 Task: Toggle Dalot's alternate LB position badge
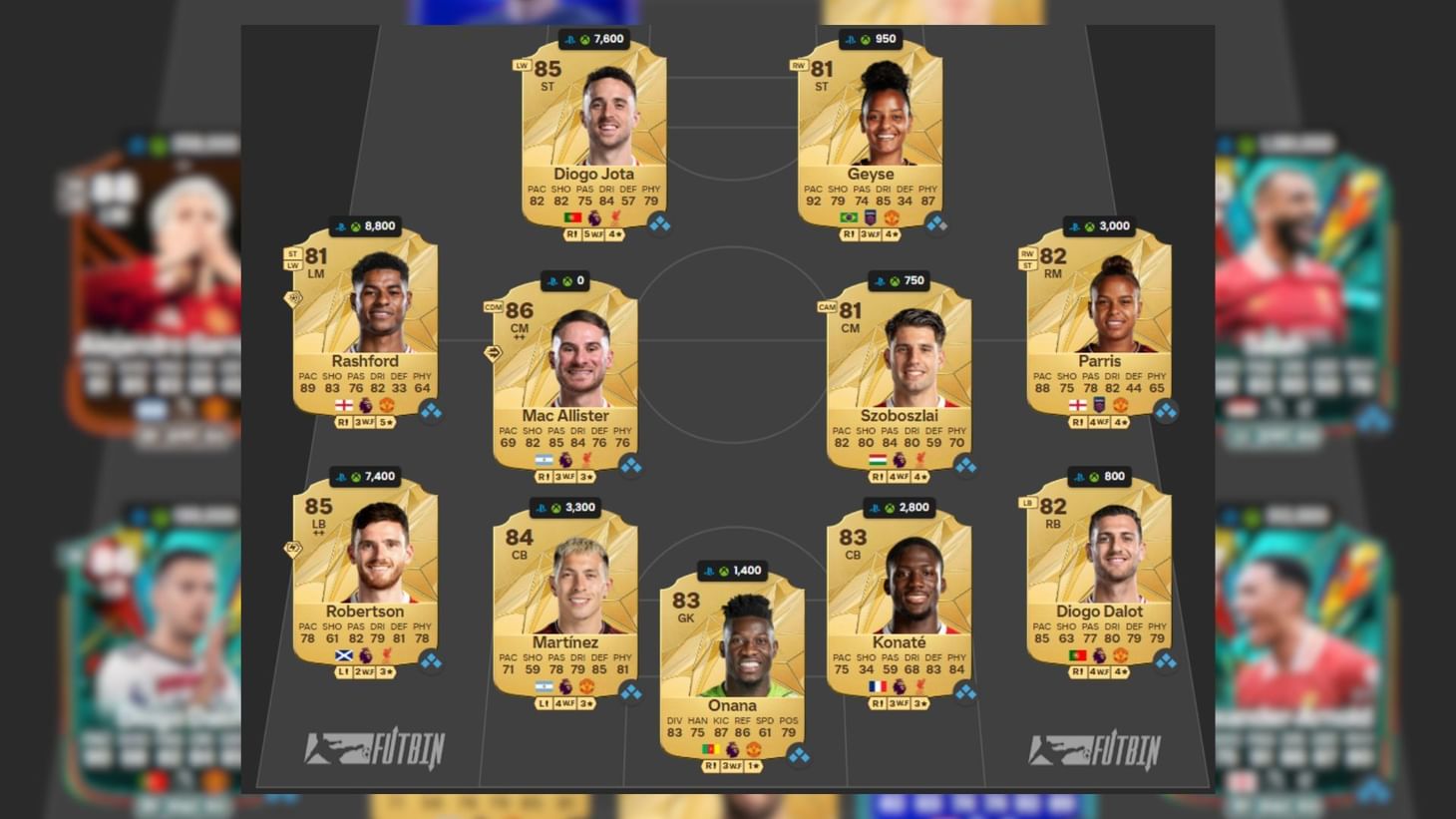(x=1027, y=504)
